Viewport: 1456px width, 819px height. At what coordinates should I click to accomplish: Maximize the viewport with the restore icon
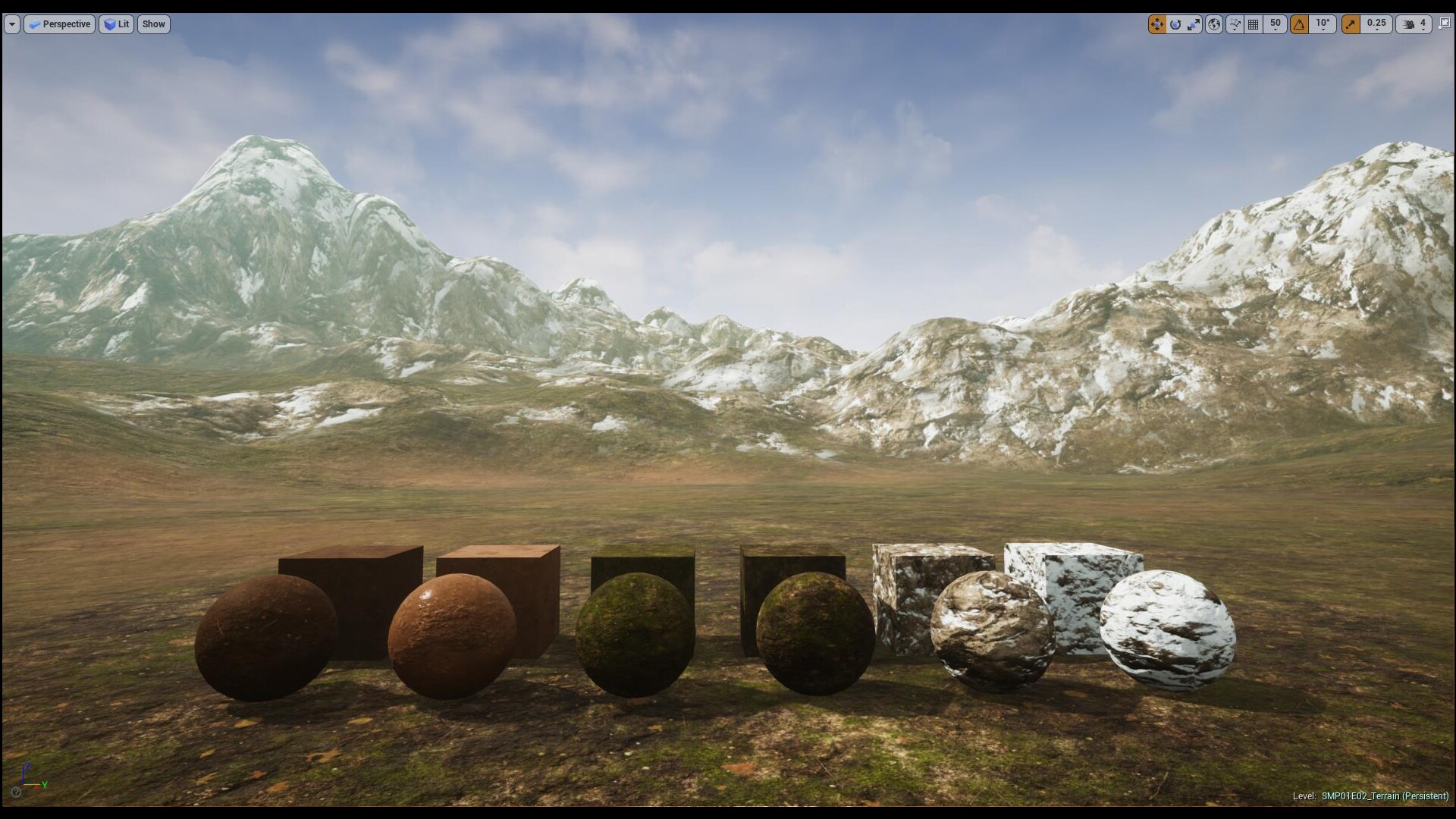tap(1443, 24)
